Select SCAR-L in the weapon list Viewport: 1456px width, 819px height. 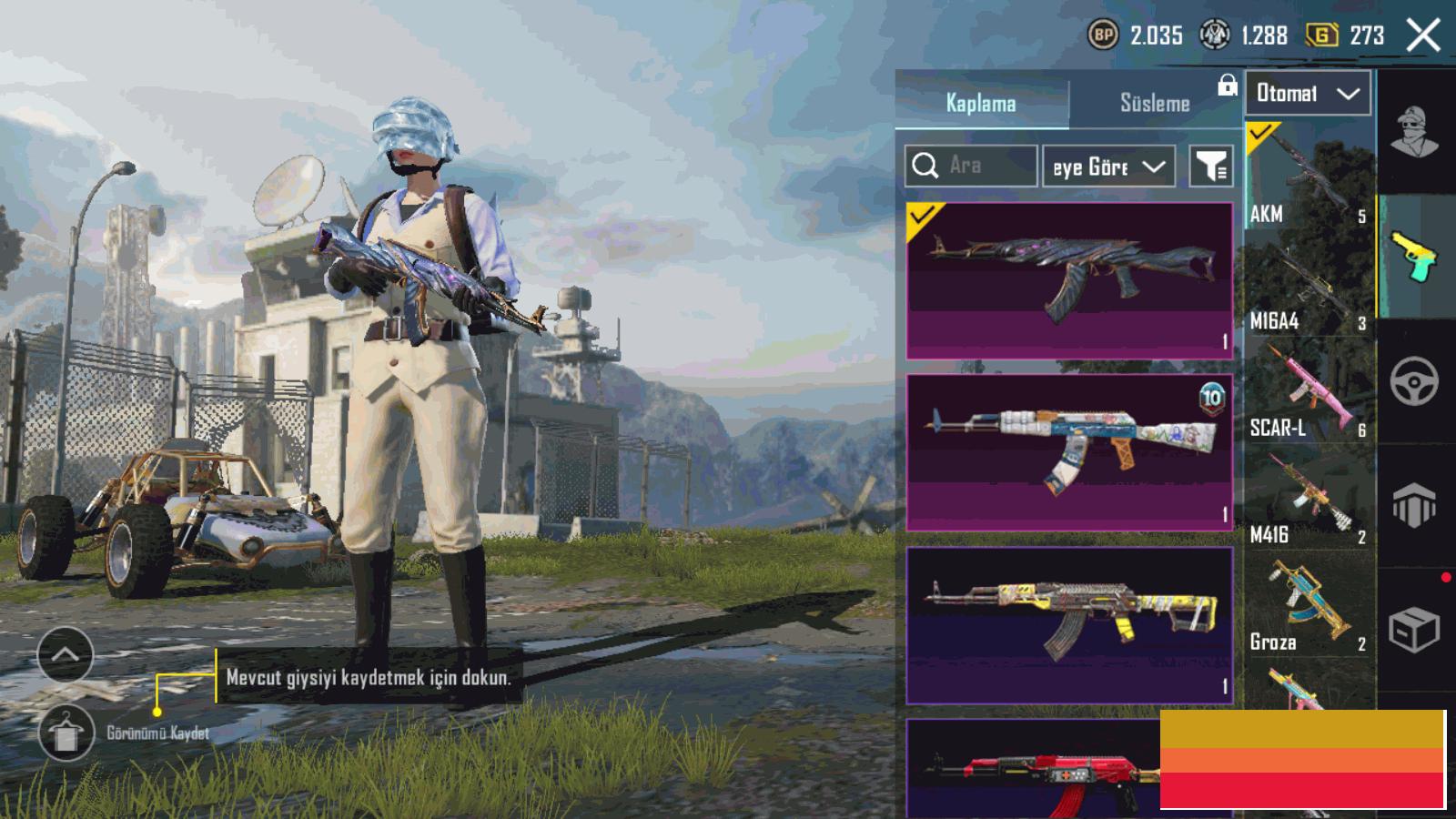(x=1309, y=391)
